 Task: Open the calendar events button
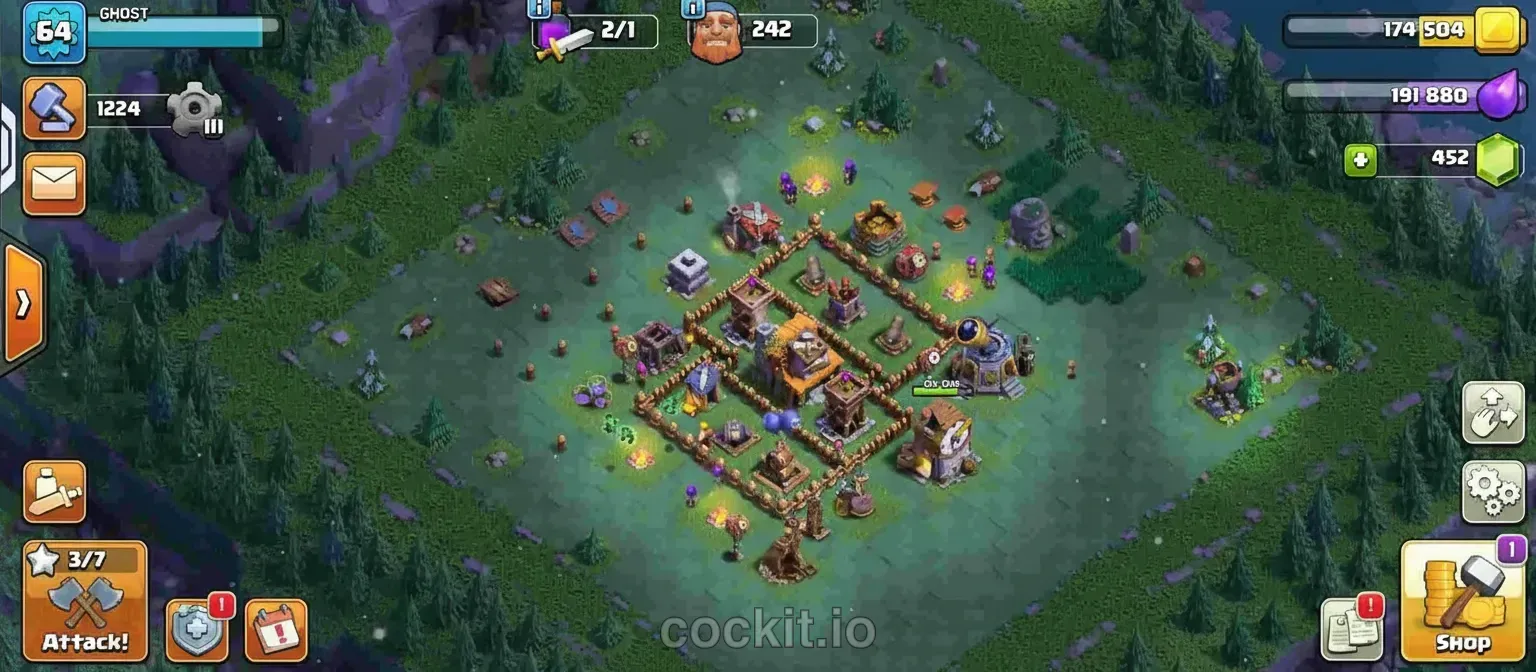[x=275, y=630]
